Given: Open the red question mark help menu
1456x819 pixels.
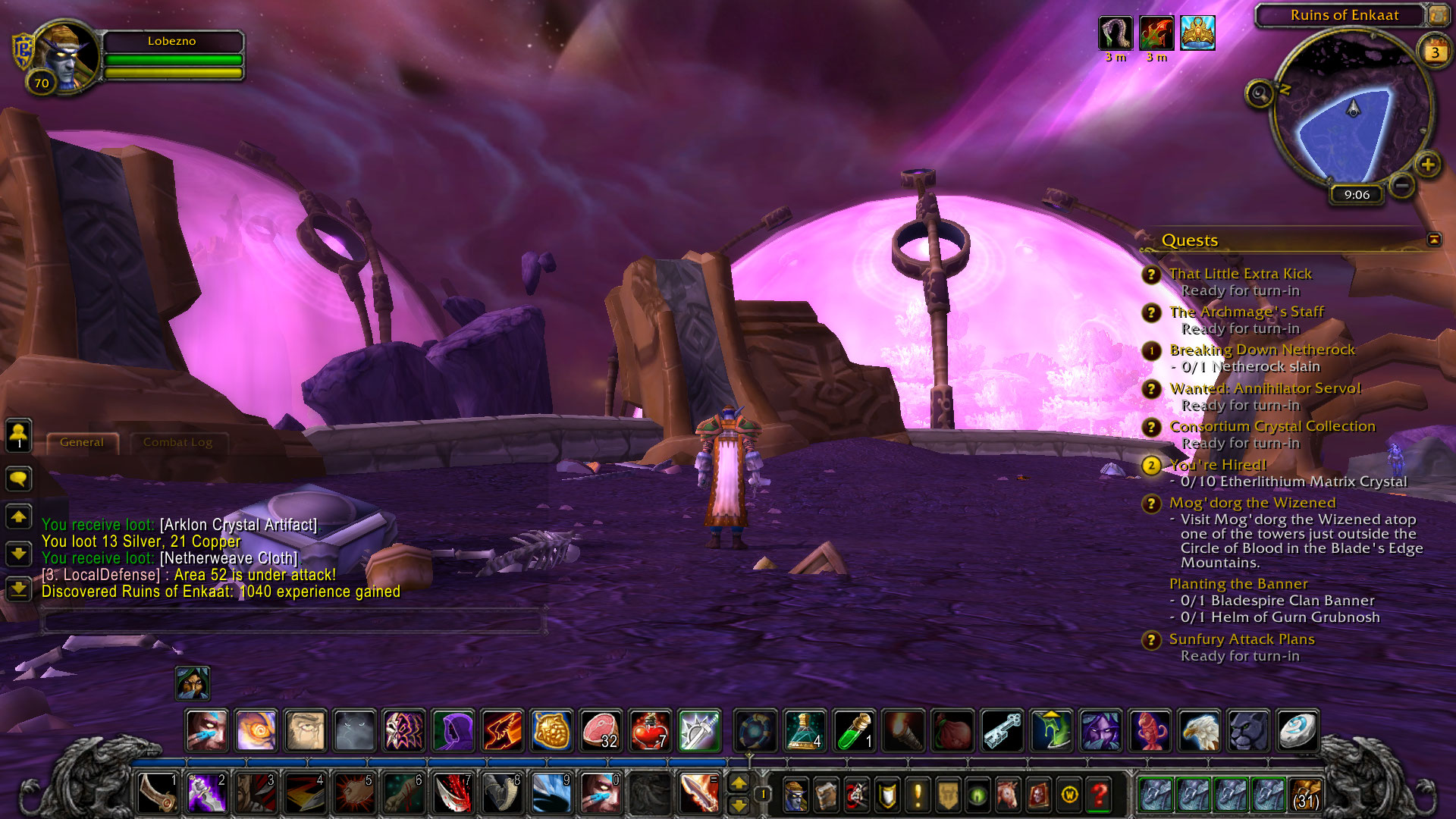Looking at the screenshot, I should pos(1099,795).
